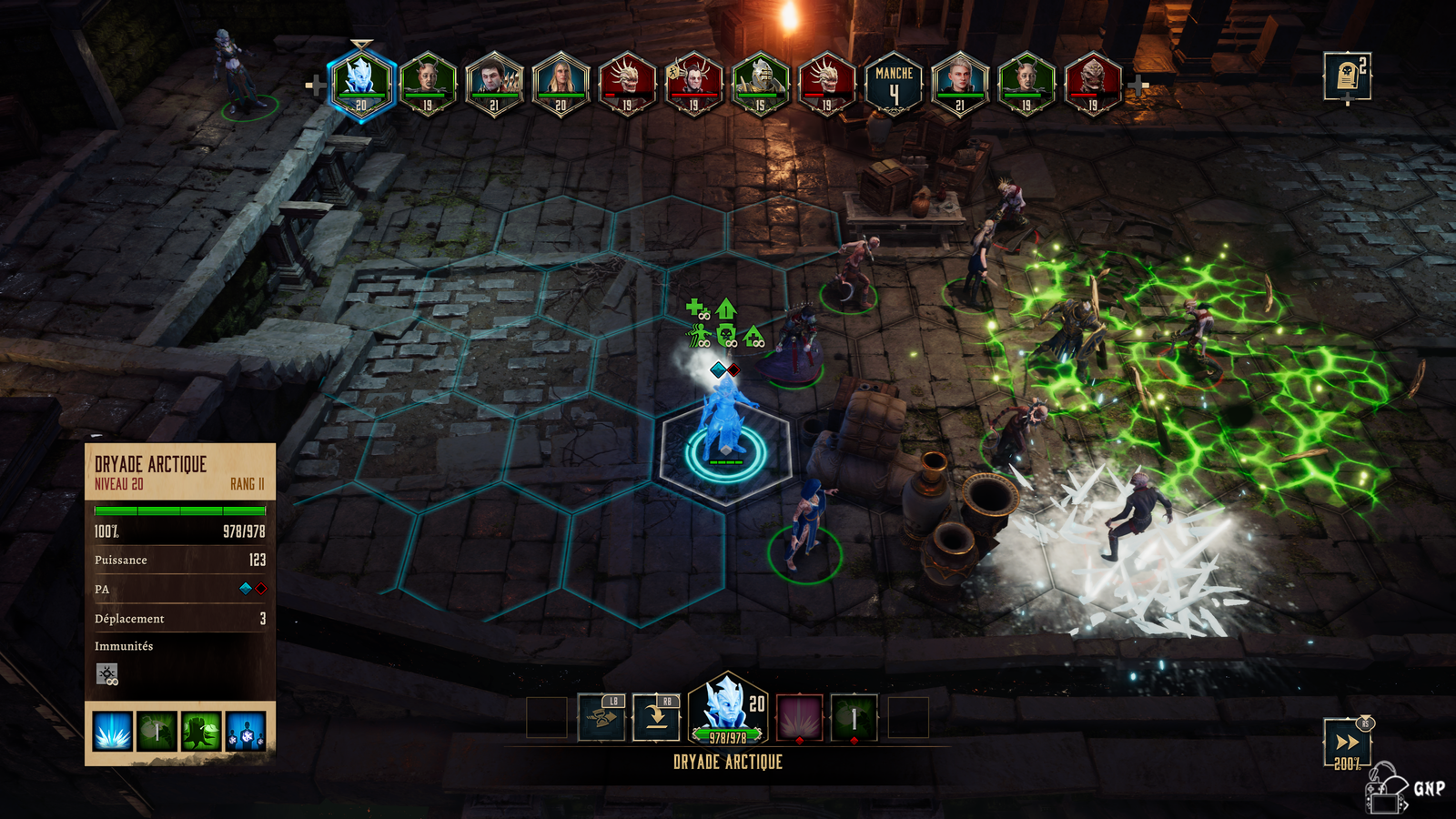1456x819 pixels.
Task: Activate the pink burst ability in action bar
Action: click(799, 718)
